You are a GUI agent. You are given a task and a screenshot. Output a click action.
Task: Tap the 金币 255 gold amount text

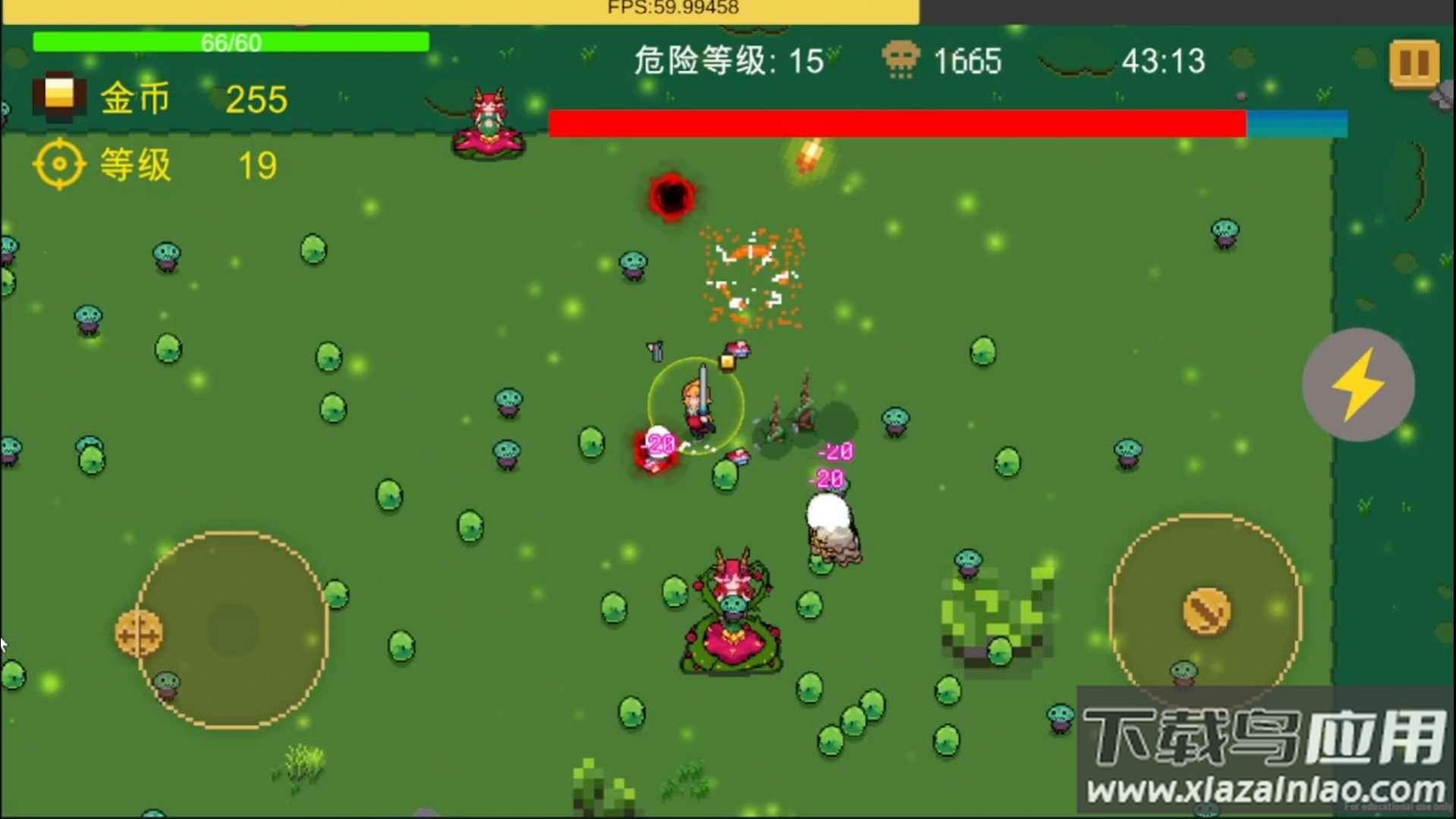tap(255, 99)
